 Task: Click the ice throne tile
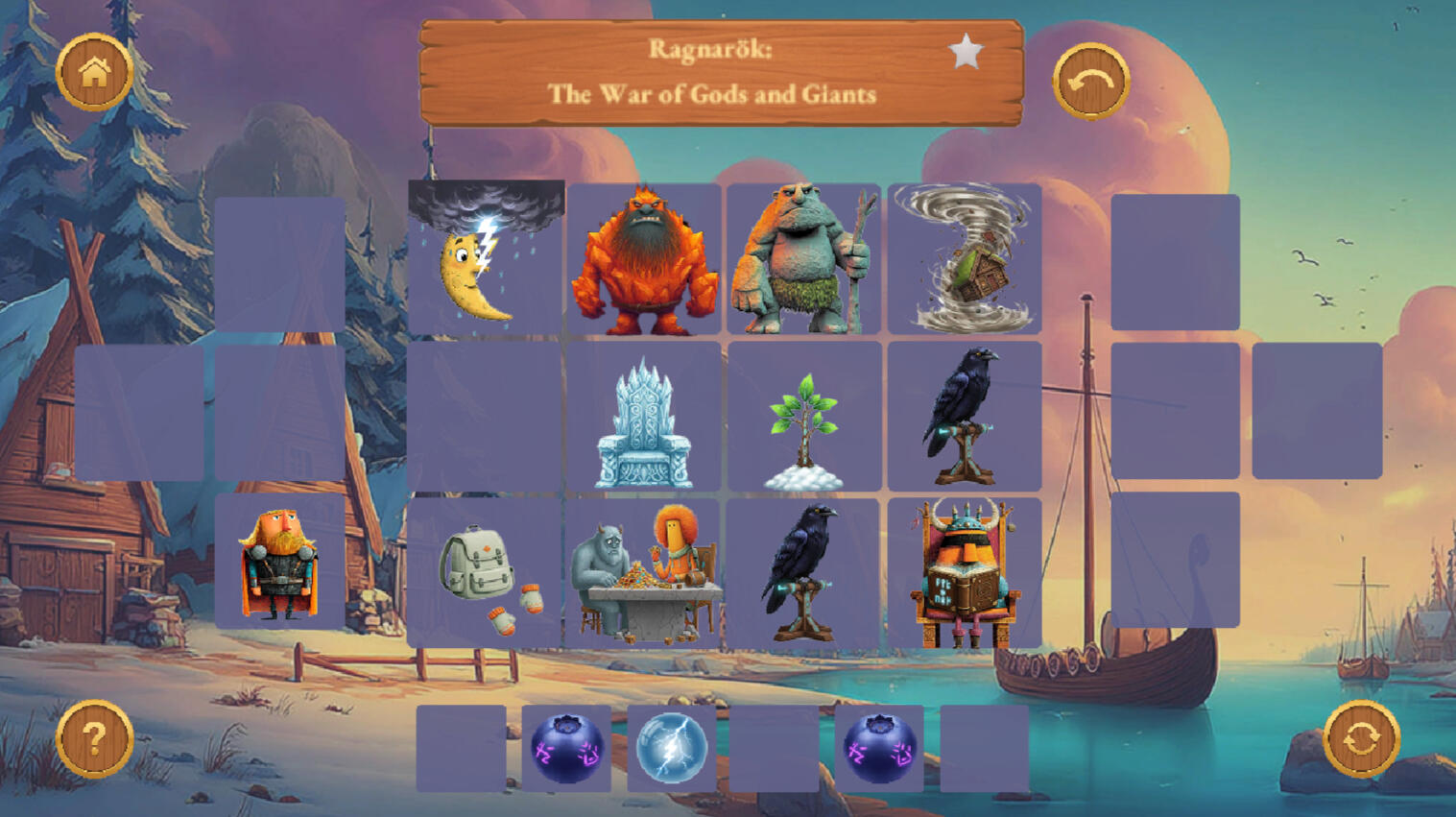tap(644, 418)
